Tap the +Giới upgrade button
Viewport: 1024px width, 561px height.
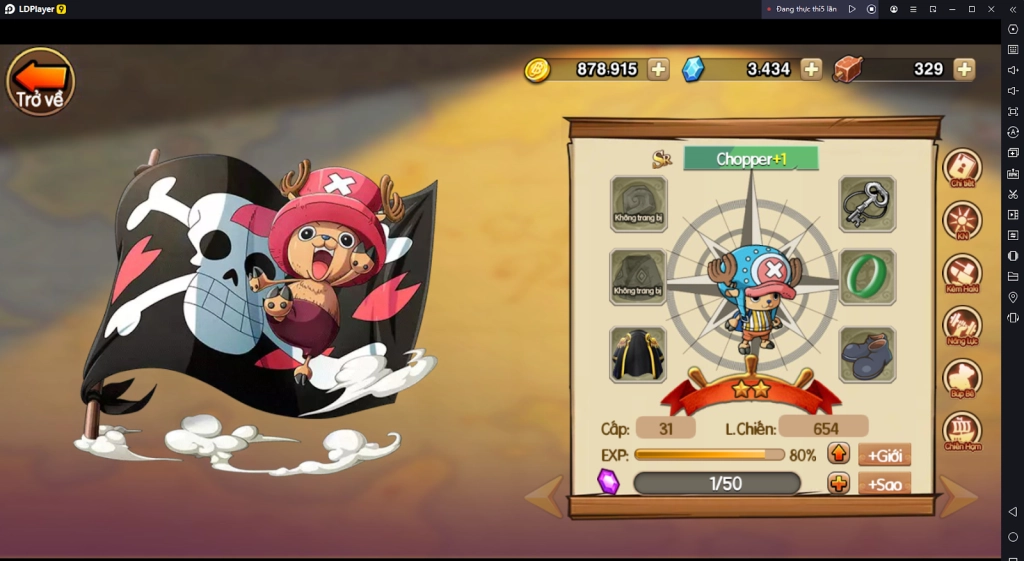click(884, 455)
